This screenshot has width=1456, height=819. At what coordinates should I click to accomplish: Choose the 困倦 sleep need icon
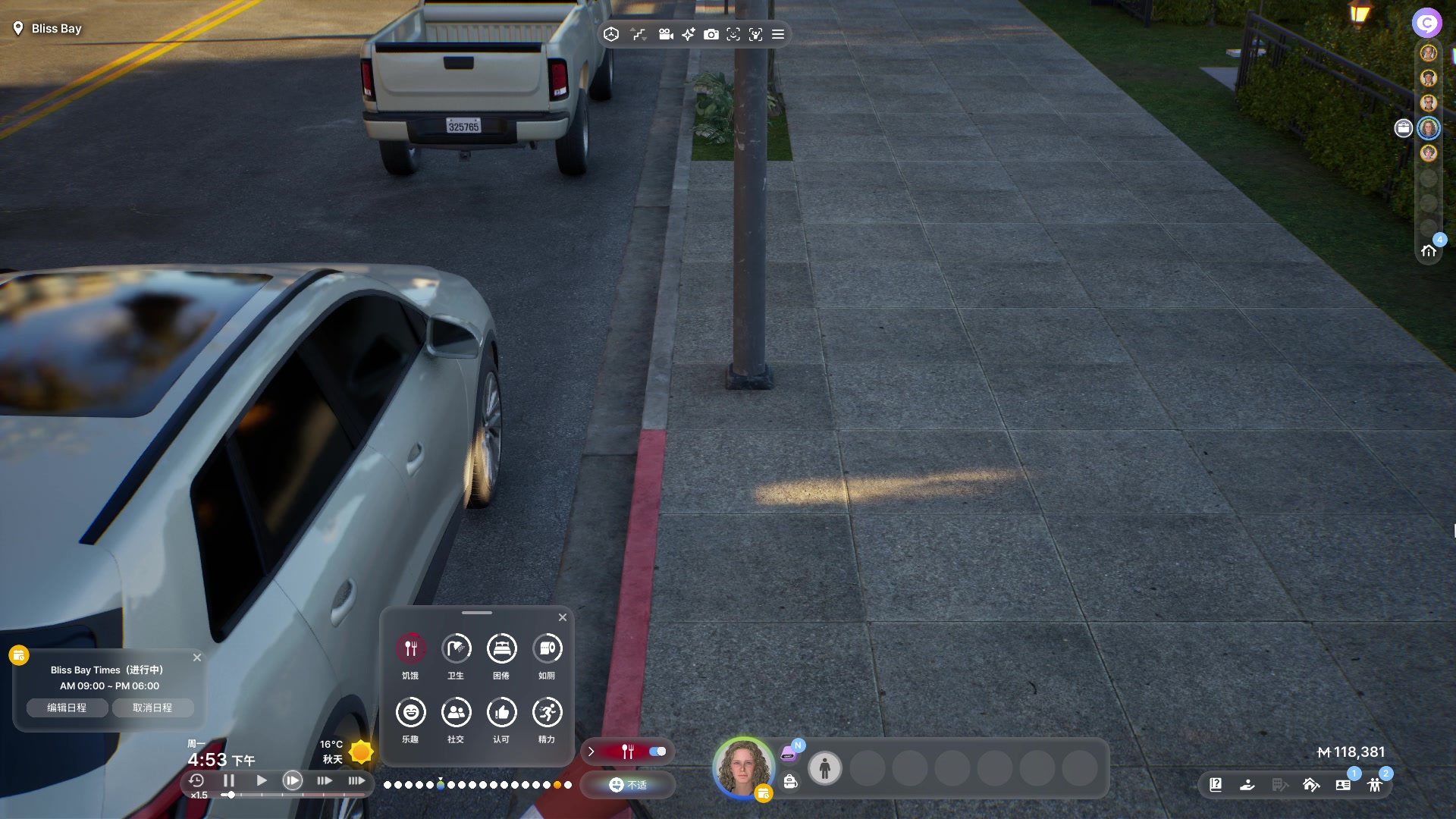(501, 648)
